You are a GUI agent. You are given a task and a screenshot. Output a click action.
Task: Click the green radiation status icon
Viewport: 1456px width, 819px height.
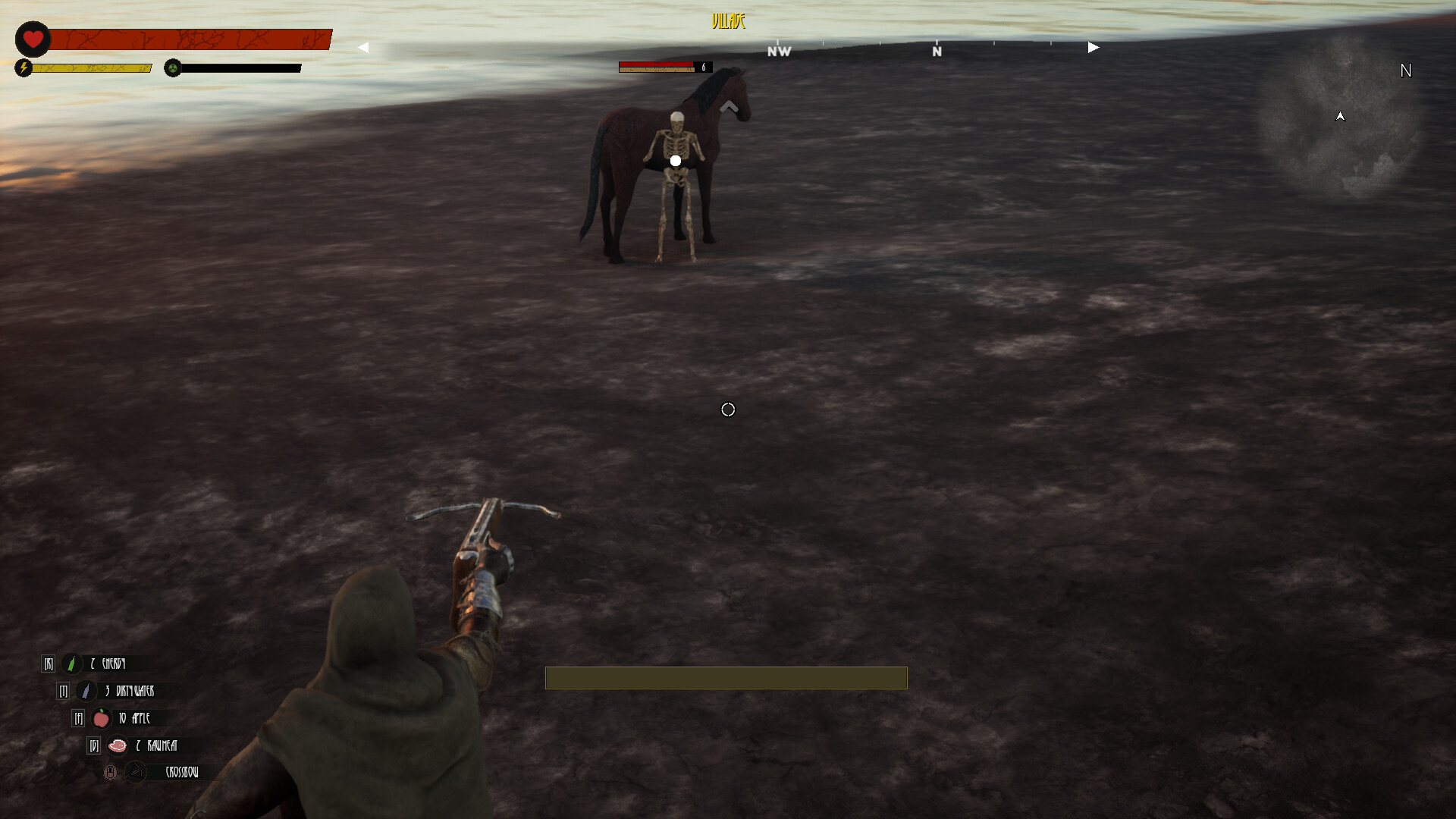[174, 68]
